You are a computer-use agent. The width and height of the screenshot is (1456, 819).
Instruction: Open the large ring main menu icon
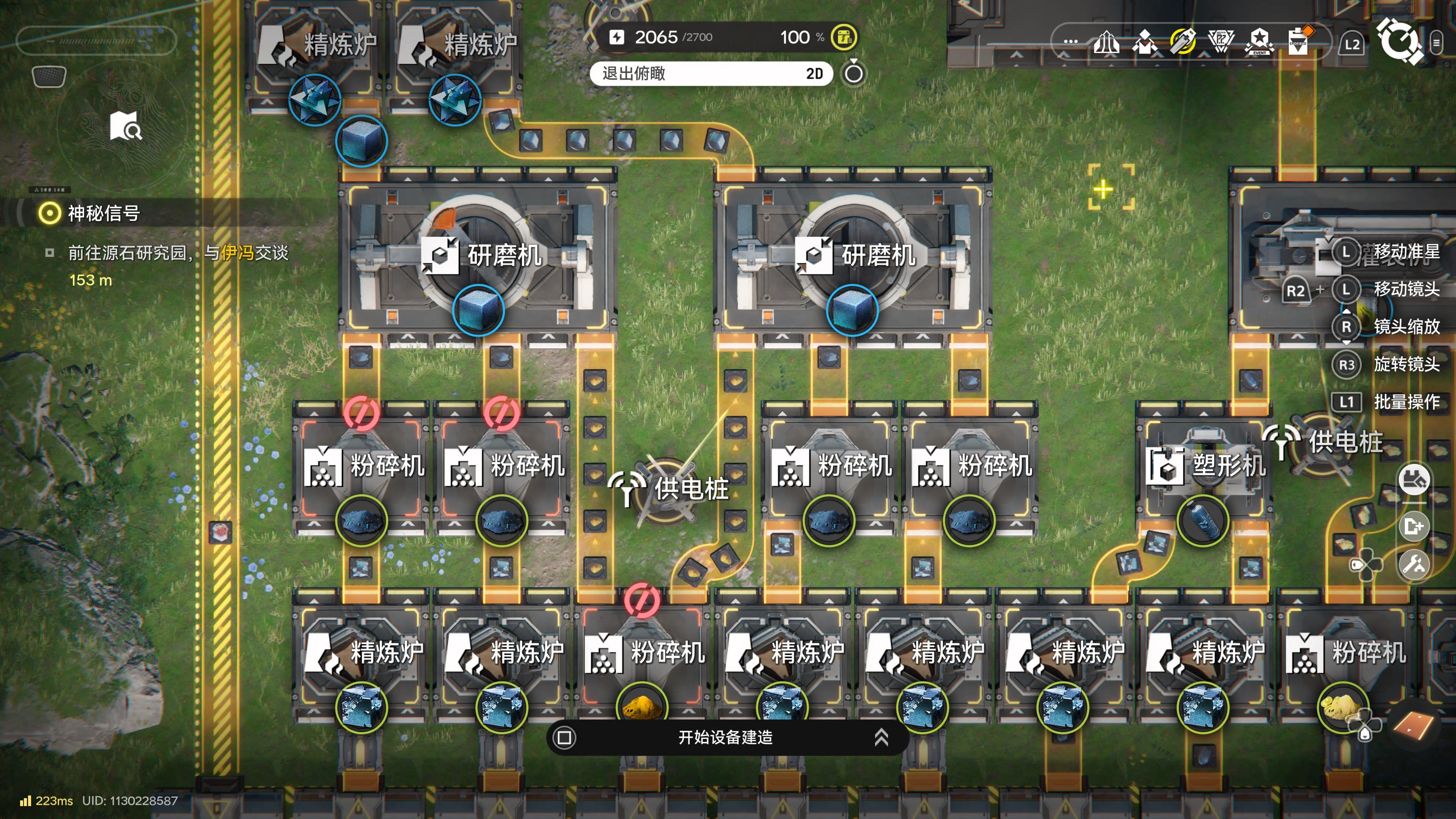(1400, 41)
